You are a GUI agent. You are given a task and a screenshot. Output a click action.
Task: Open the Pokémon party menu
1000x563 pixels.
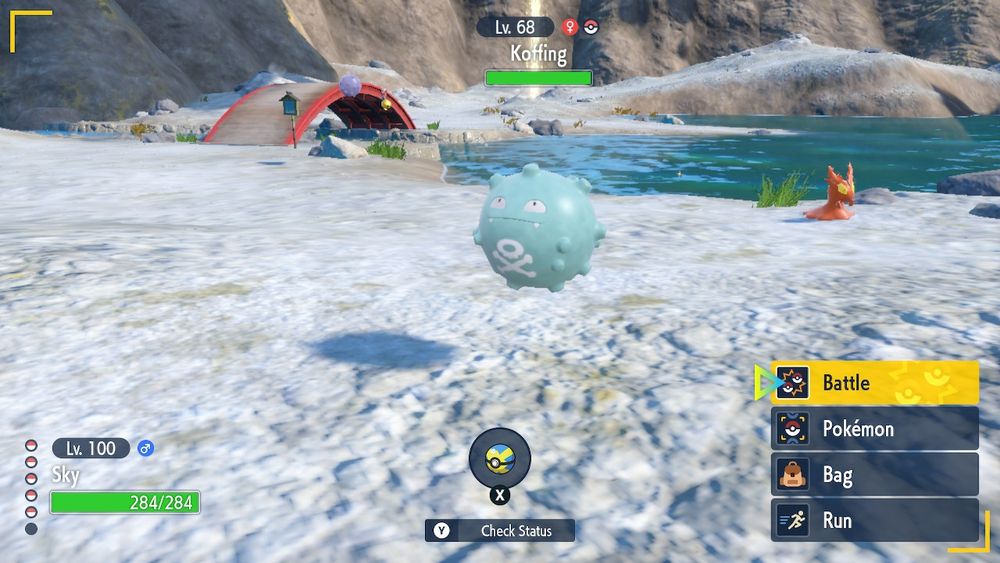[x=875, y=428]
